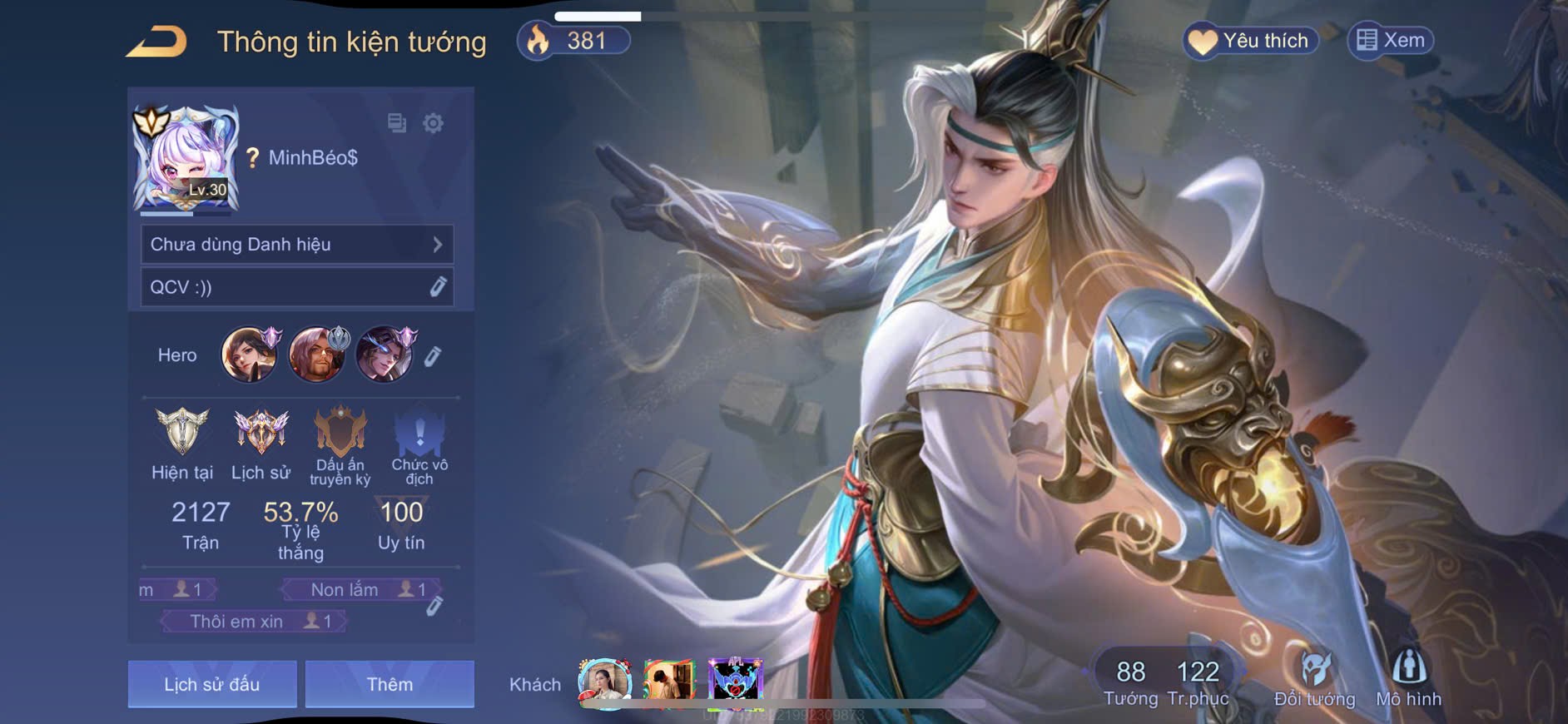Go back using the golden arrow
1568x724 pixels.
[x=156, y=42]
